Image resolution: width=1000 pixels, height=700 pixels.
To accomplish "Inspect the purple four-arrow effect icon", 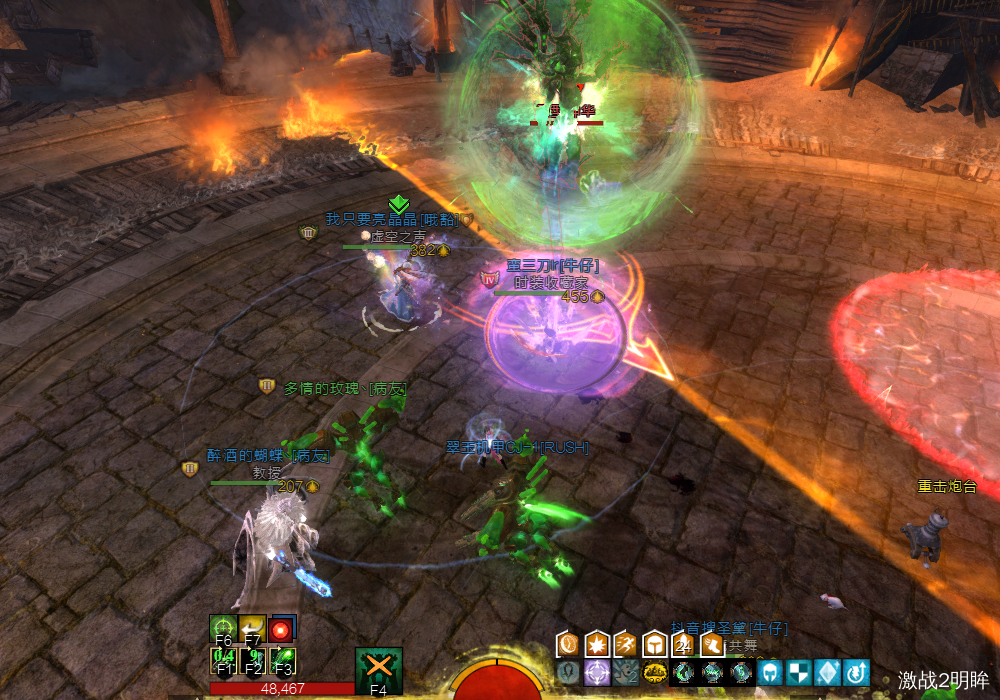I will 597,672.
